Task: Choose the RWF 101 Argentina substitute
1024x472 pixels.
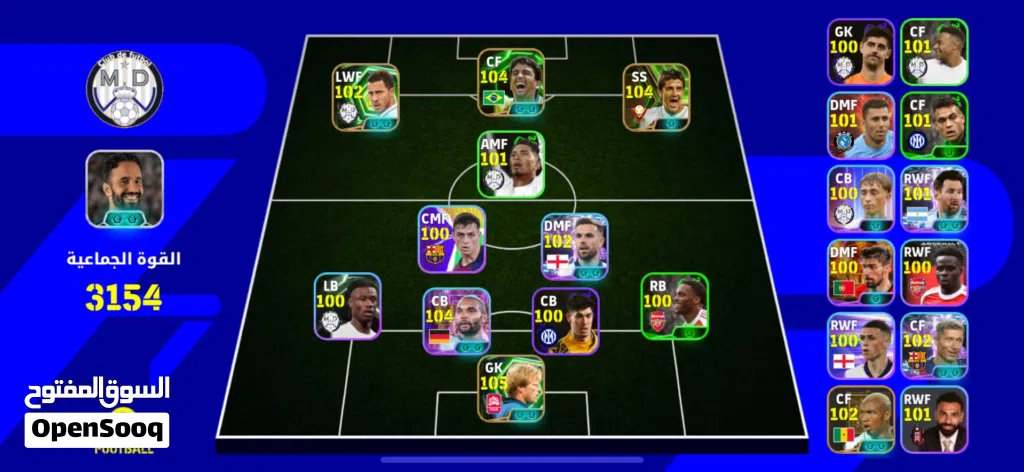Action: [x=934, y=199]
